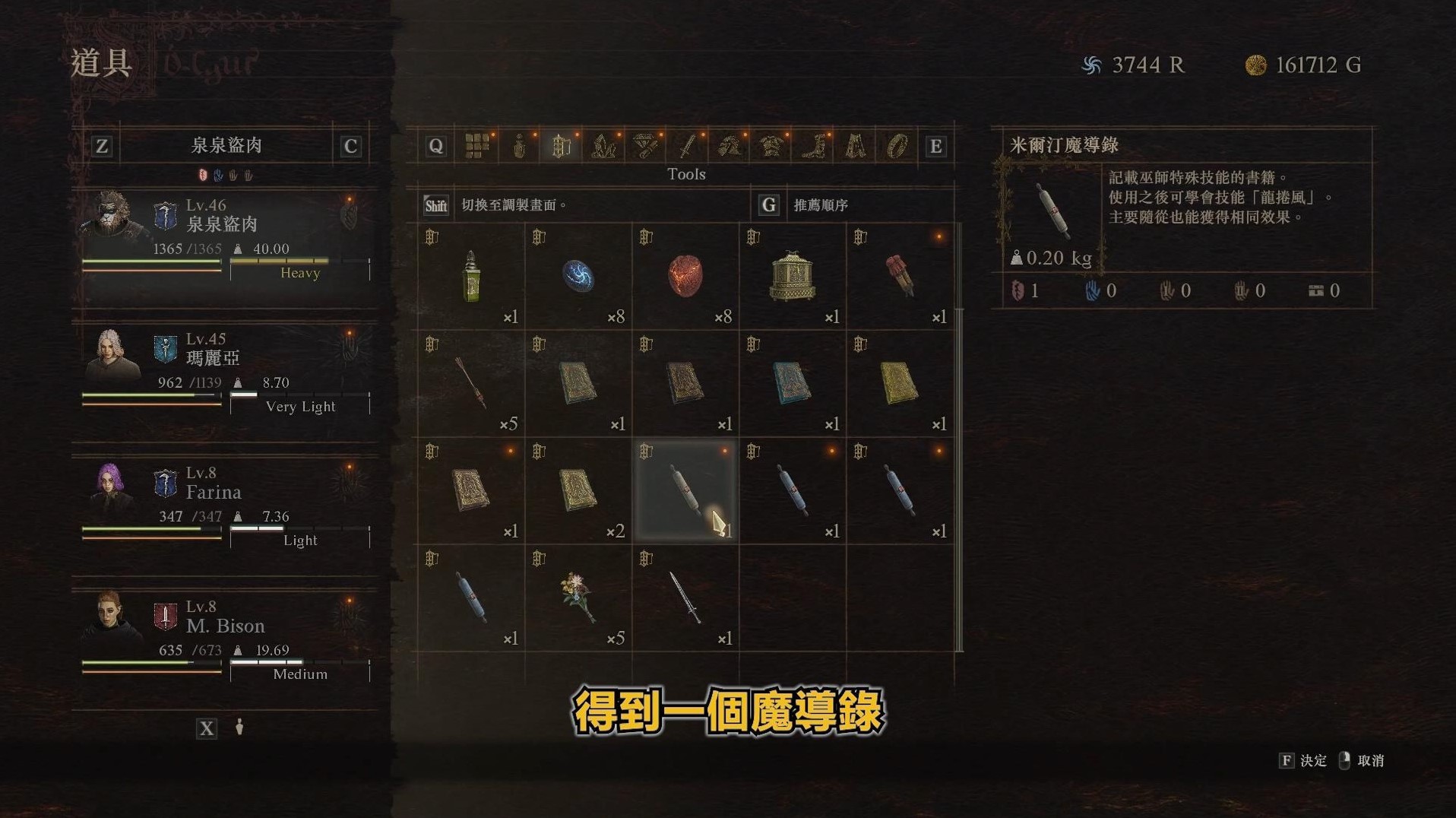Viewport: 1456px width, 818px height.
Task: Open the Tools category tab icon
Action: pyautogui.click(x=560, y=146)
